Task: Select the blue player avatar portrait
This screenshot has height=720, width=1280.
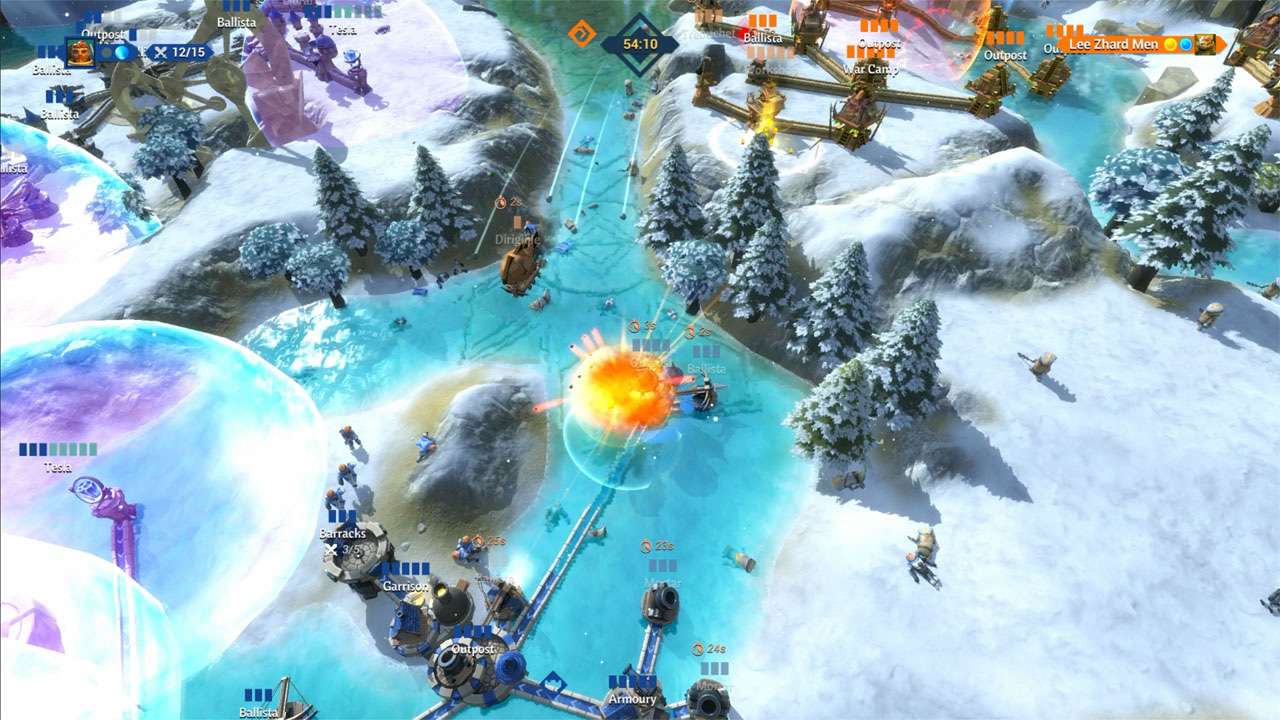Action: pyautogui.click(x=80, y=52)
